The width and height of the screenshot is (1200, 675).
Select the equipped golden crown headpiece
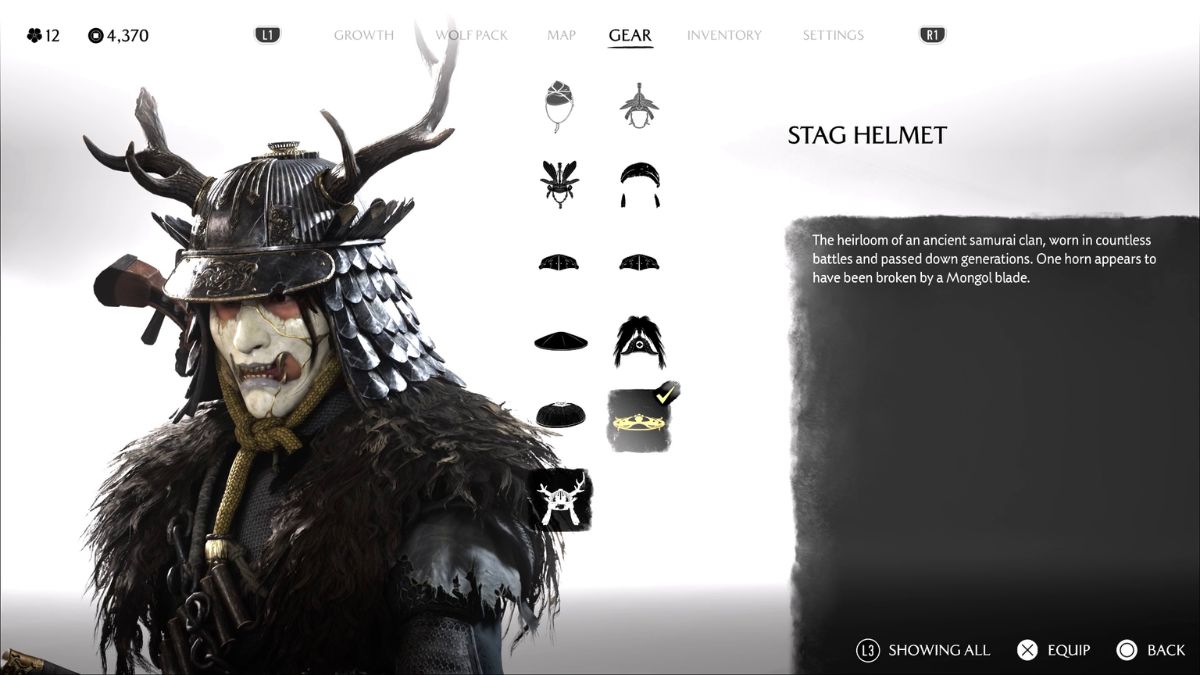pos(639,420)
